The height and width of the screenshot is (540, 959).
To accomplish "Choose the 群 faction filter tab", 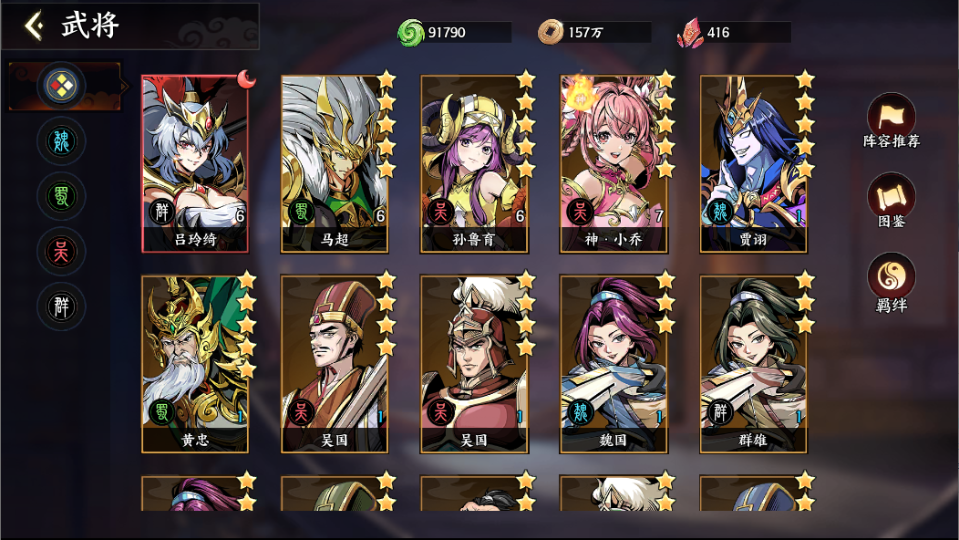I will (x=61, y=306).
